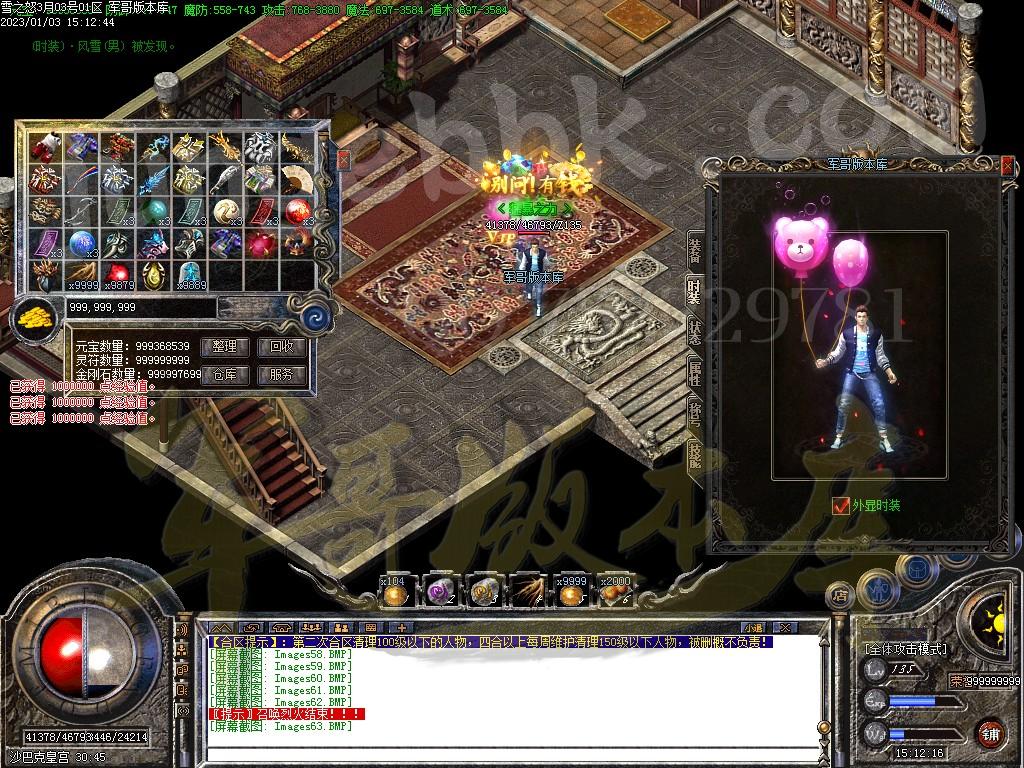This screenshot has width=1024, height=768.
Task: Use the purple swirl item in hotbar
Action: pos(439,593)
